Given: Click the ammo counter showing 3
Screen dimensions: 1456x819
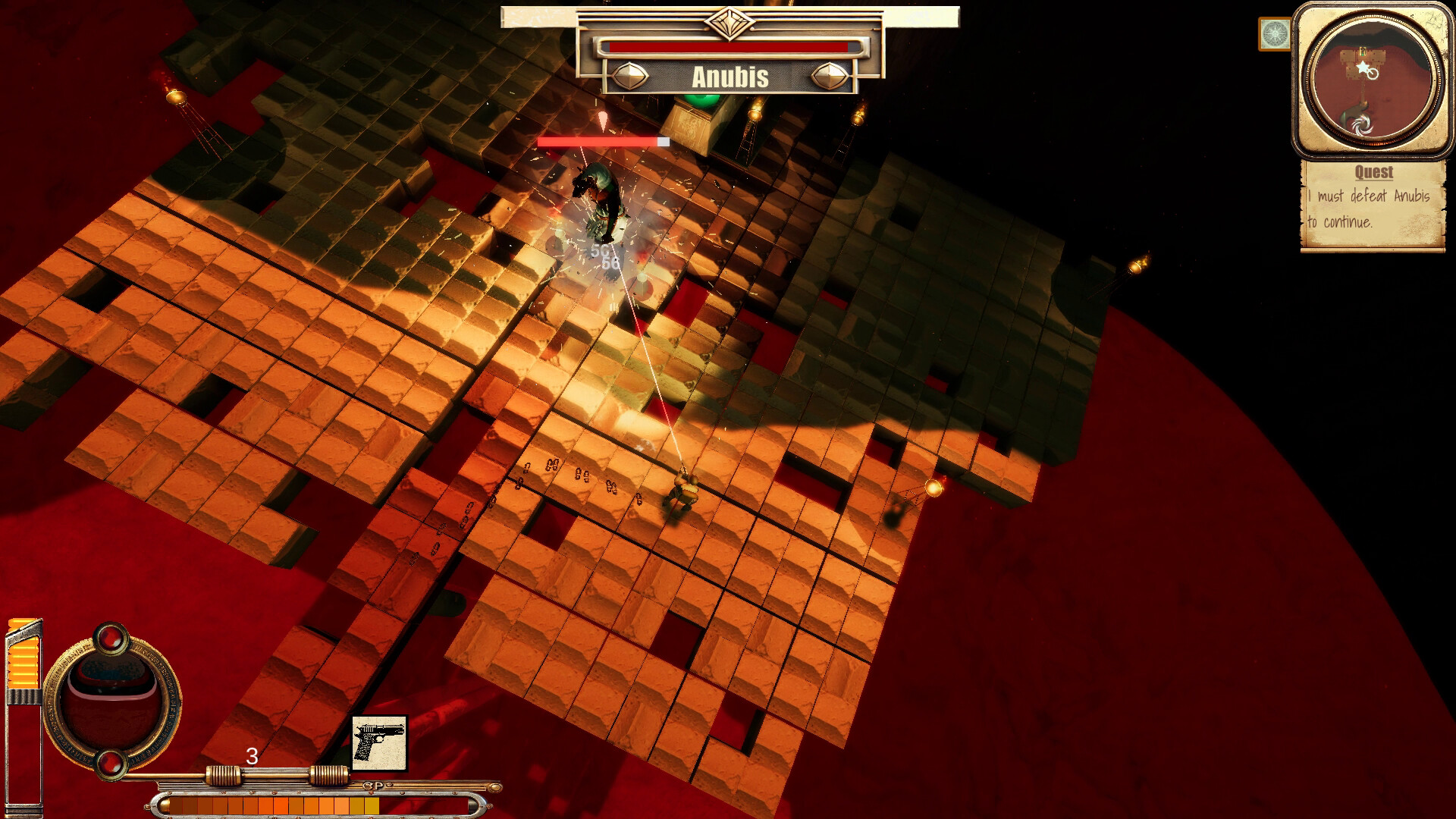Looking at the screenshot, I should tap(253, 756).
